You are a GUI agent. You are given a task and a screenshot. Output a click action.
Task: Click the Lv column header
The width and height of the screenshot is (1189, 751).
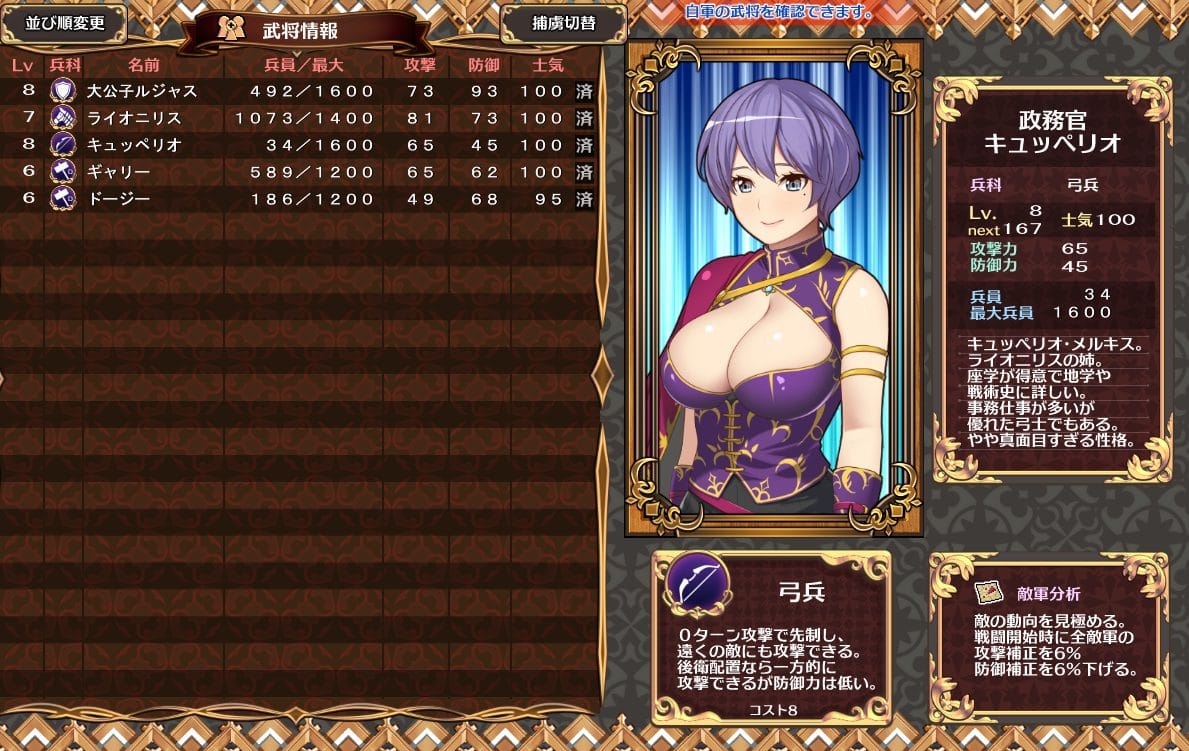(22, 65)
